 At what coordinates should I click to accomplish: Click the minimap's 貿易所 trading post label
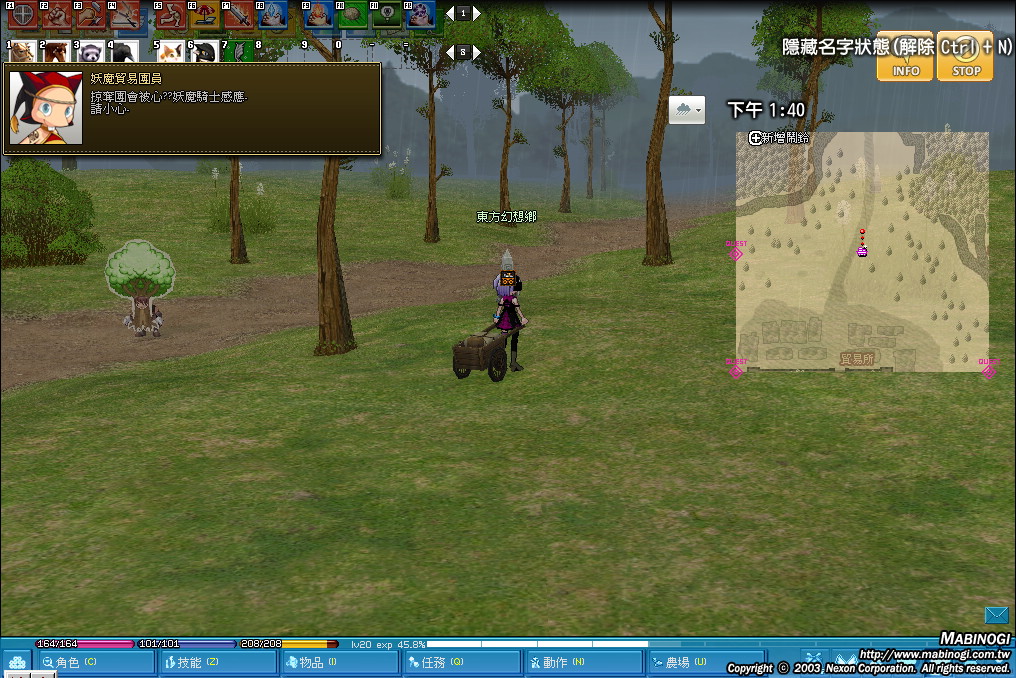857,358
